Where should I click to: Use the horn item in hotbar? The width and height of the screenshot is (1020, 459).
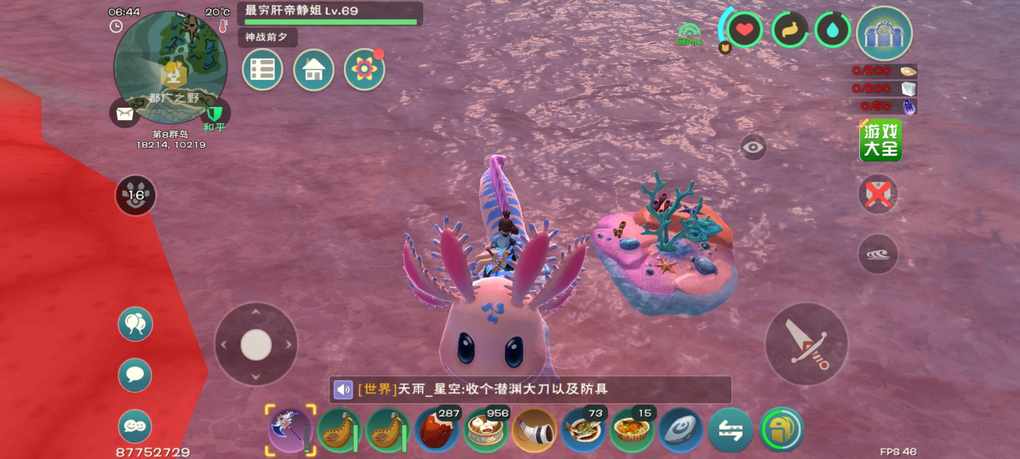tap(535, 430)
